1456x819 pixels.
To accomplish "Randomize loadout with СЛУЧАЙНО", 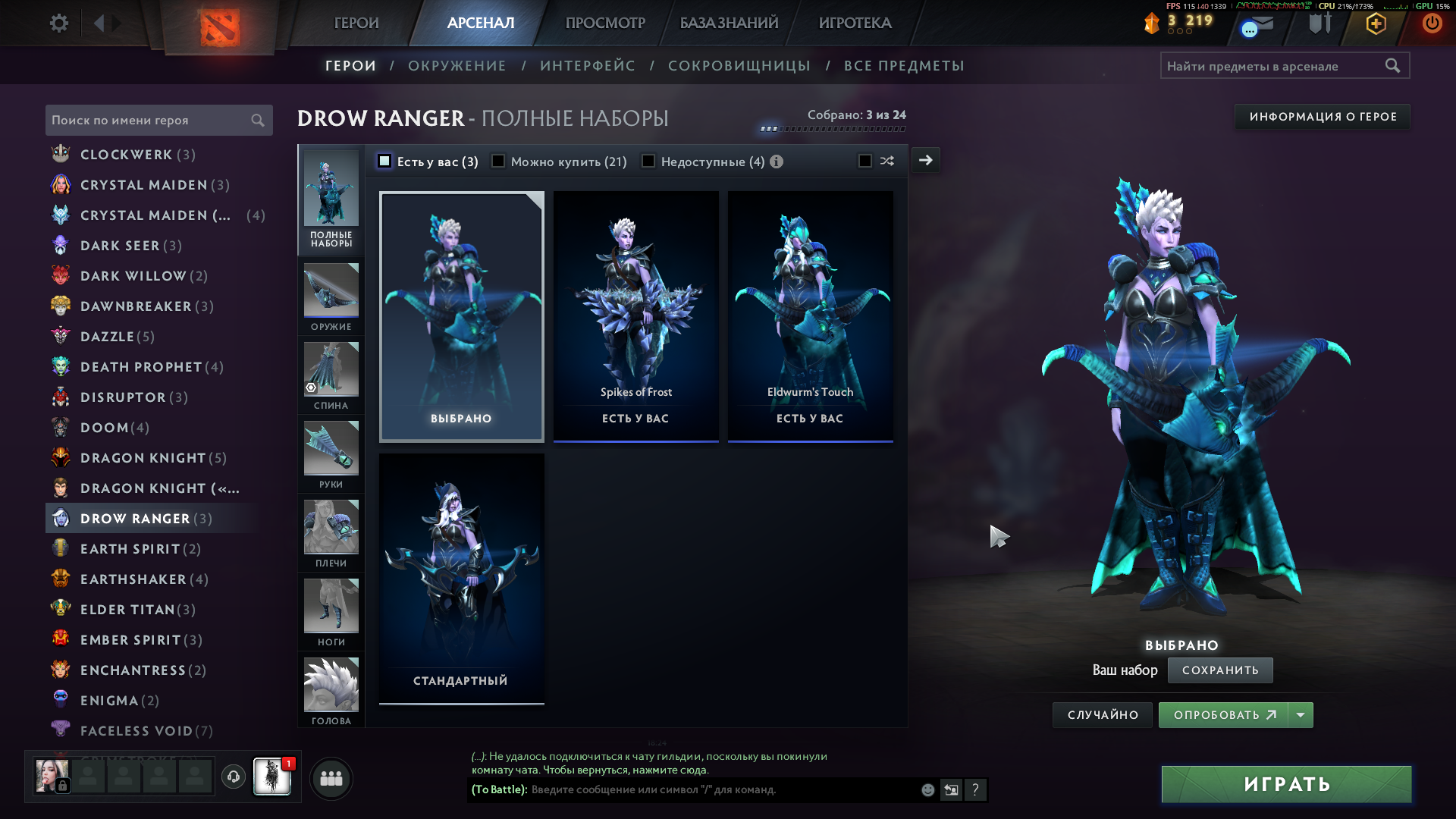I will pyautogui.click(x=1103, y=715).
